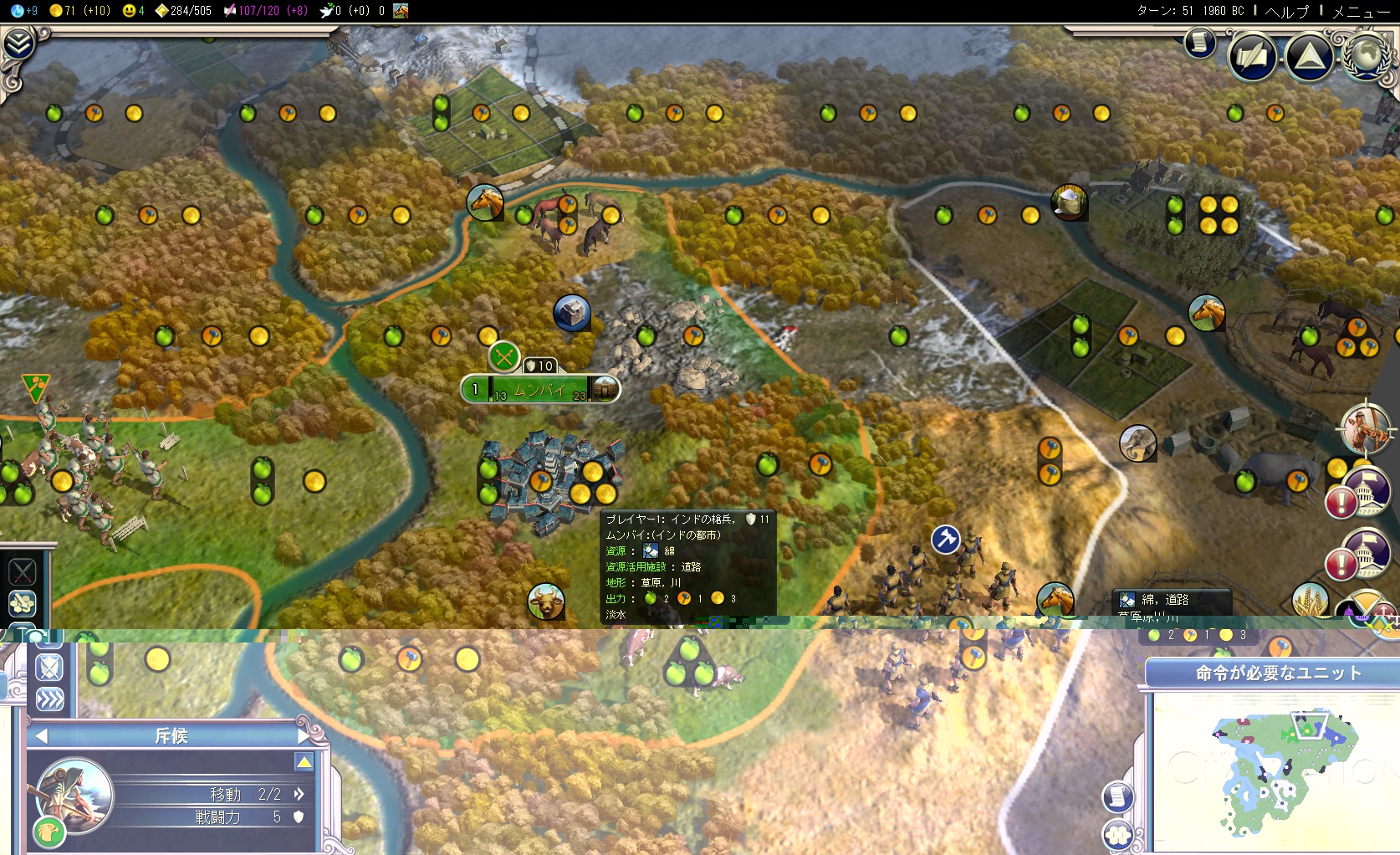Click the scroll-and-quill advisor button

click(1252, 56)
